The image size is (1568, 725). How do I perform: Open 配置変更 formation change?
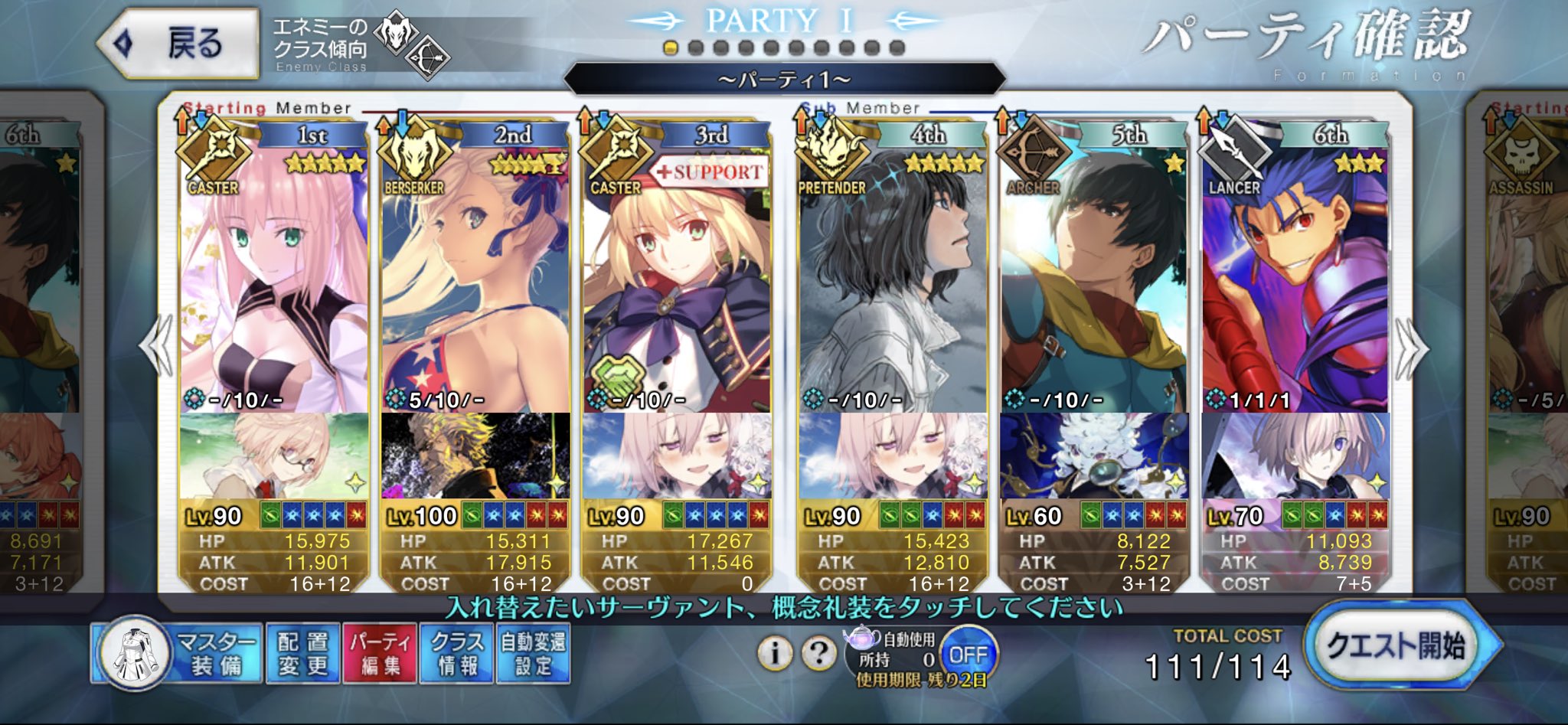302,653
